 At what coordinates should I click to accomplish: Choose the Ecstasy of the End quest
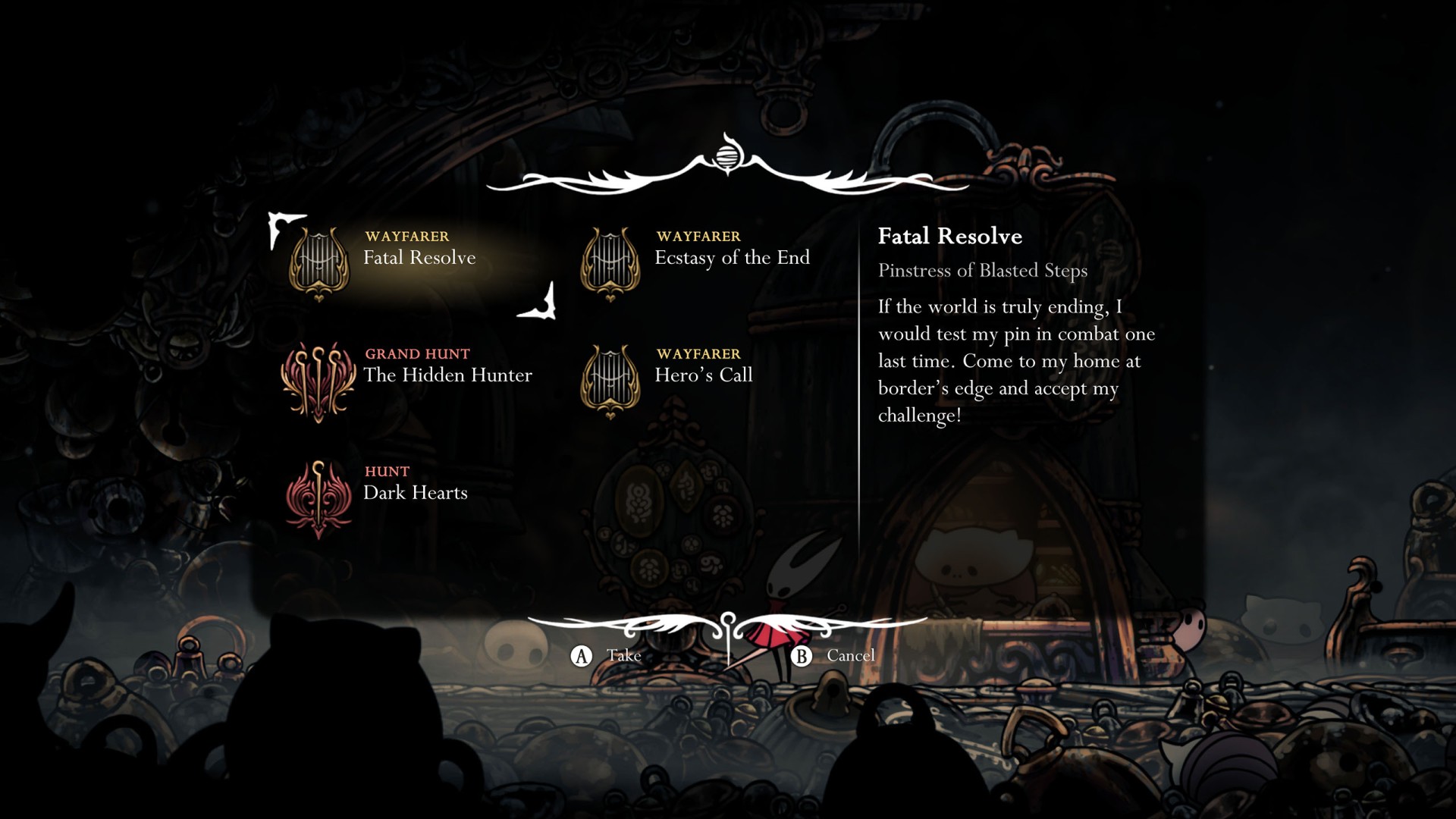(x=731, y=258)
